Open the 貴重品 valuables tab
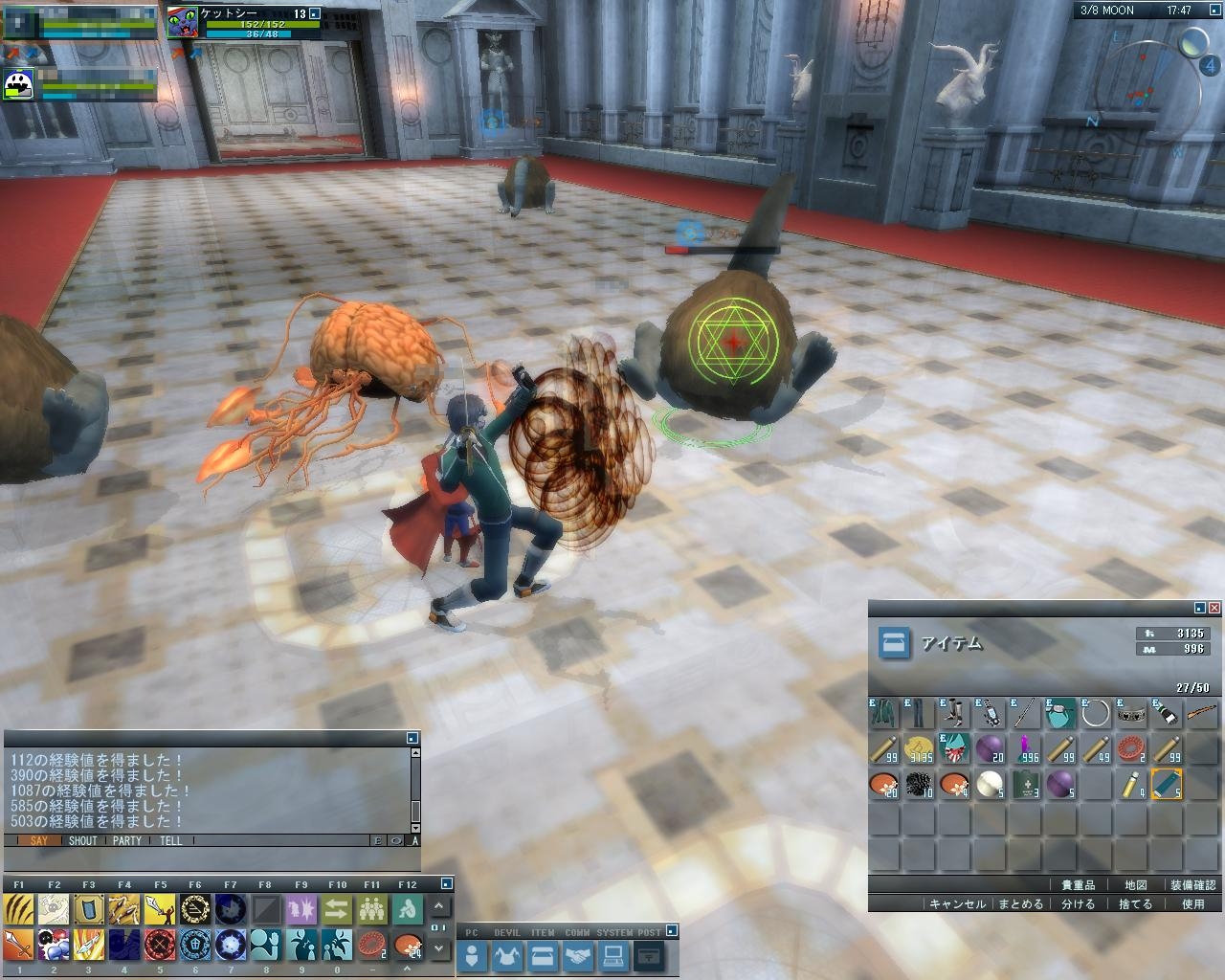 click(x=1079, y=885)
